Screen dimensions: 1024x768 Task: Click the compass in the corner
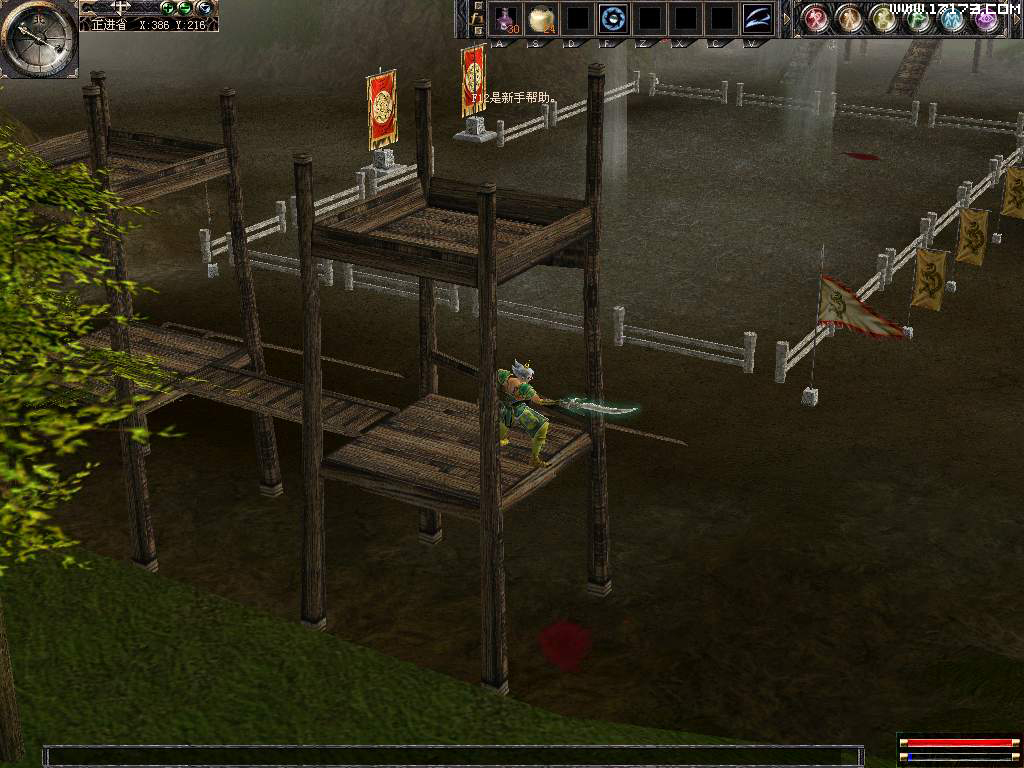click(x=38, y=38)
